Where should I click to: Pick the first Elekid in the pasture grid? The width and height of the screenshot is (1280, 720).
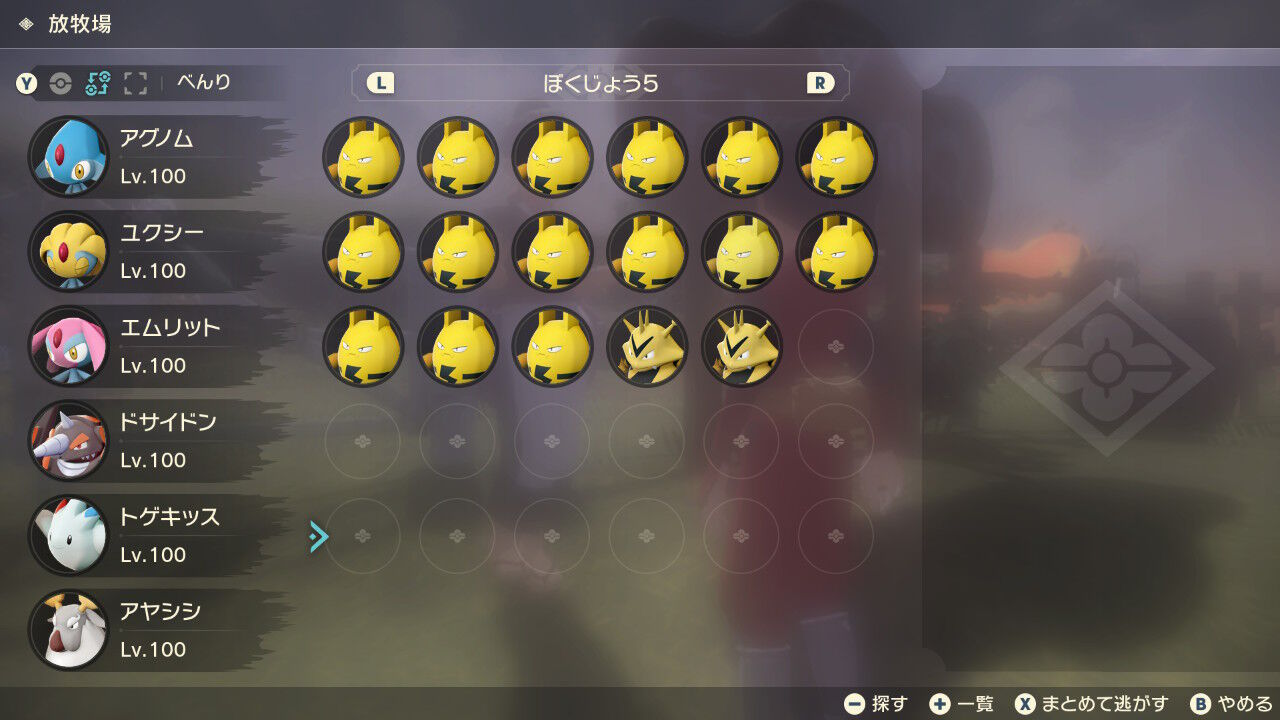coord(363,157)
